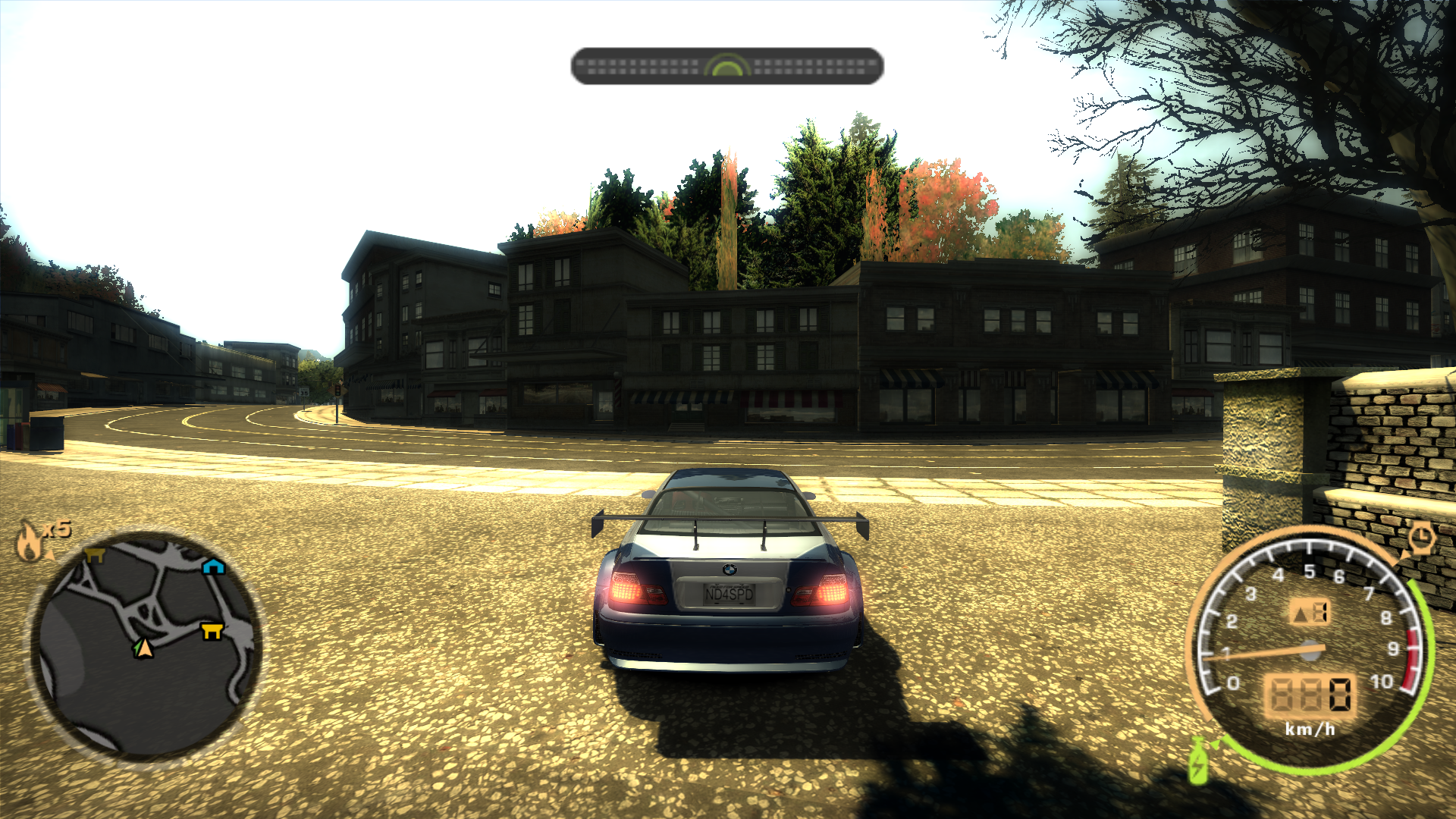
Task: Select the blue safehouse icon on minimap
Action: pos(213,566)
